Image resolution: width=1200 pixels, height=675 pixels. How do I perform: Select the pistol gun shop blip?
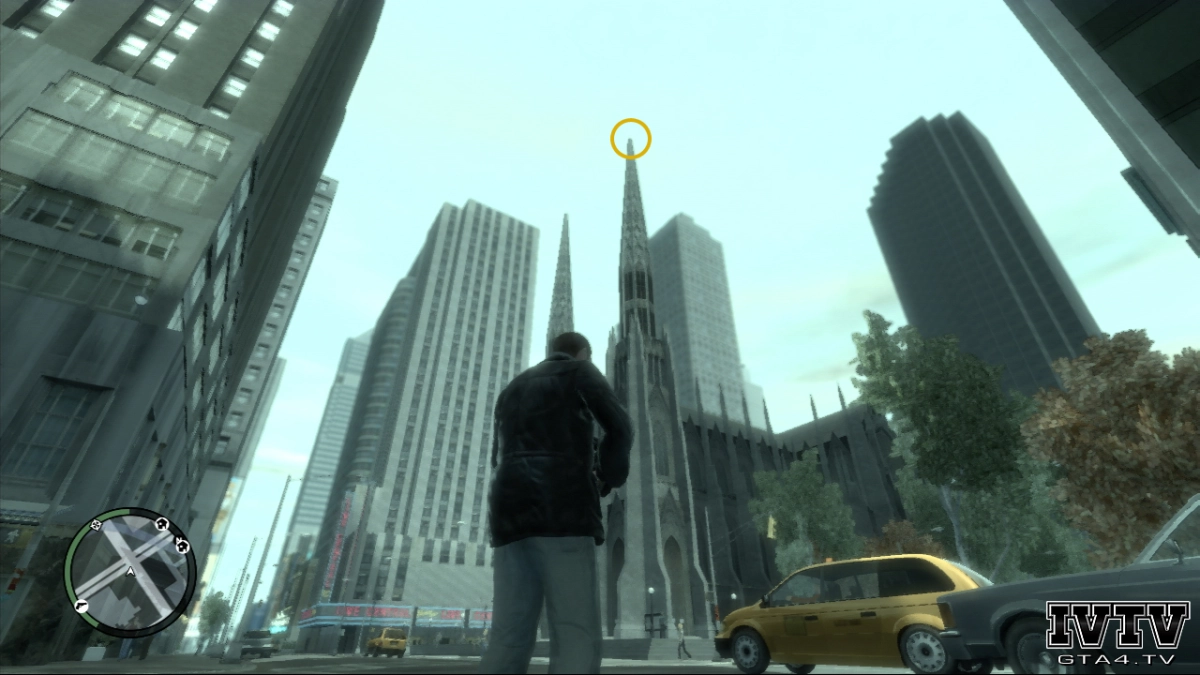coord(81,607)
